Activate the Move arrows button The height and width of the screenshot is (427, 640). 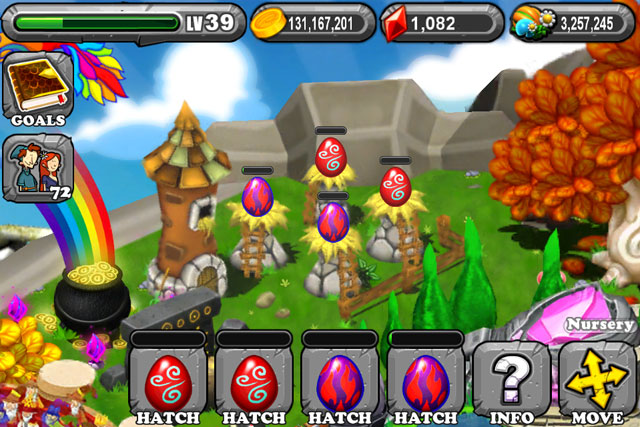pos(596,379)
